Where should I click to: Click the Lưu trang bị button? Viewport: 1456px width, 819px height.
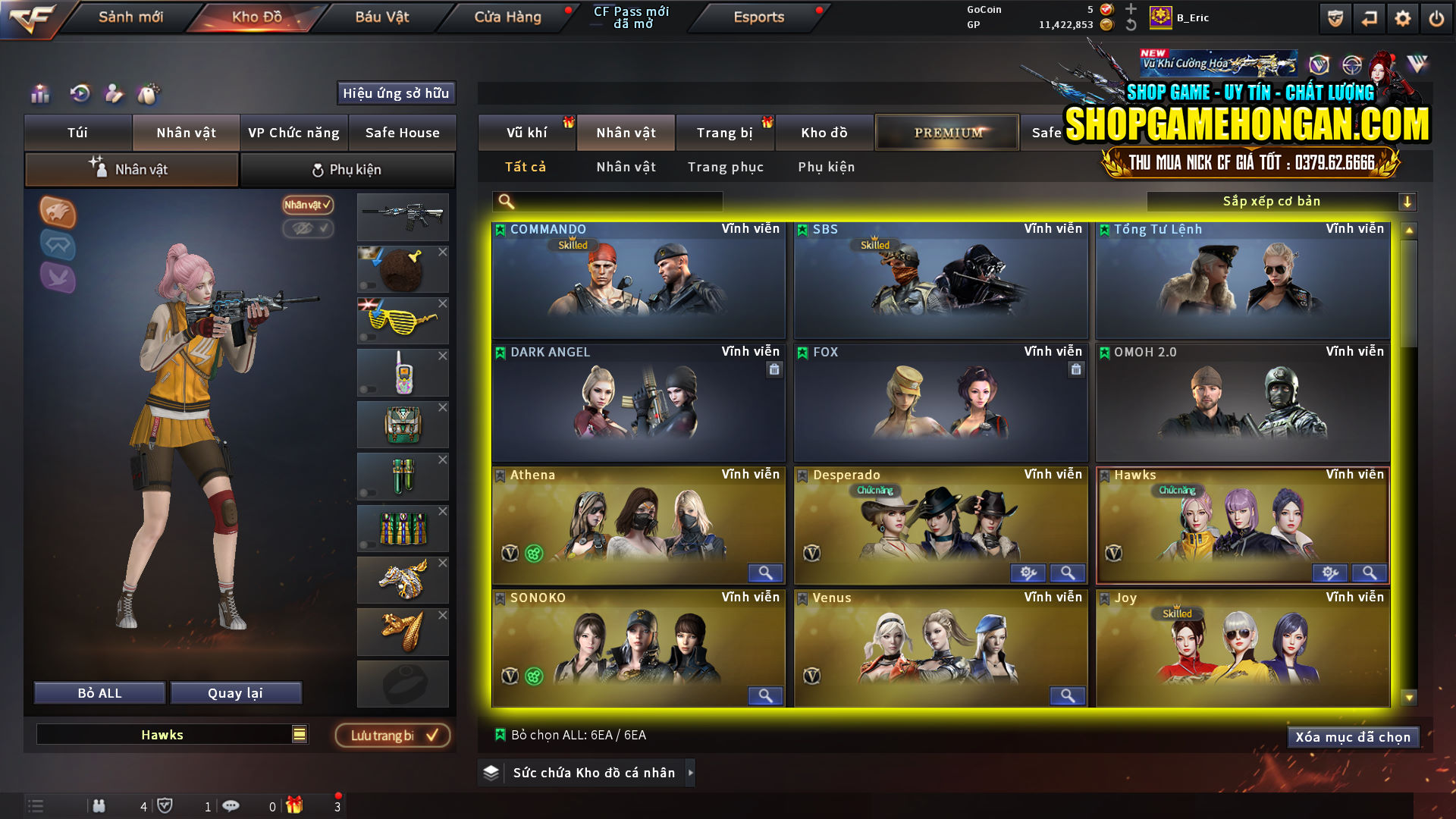[x=393, y=735]
